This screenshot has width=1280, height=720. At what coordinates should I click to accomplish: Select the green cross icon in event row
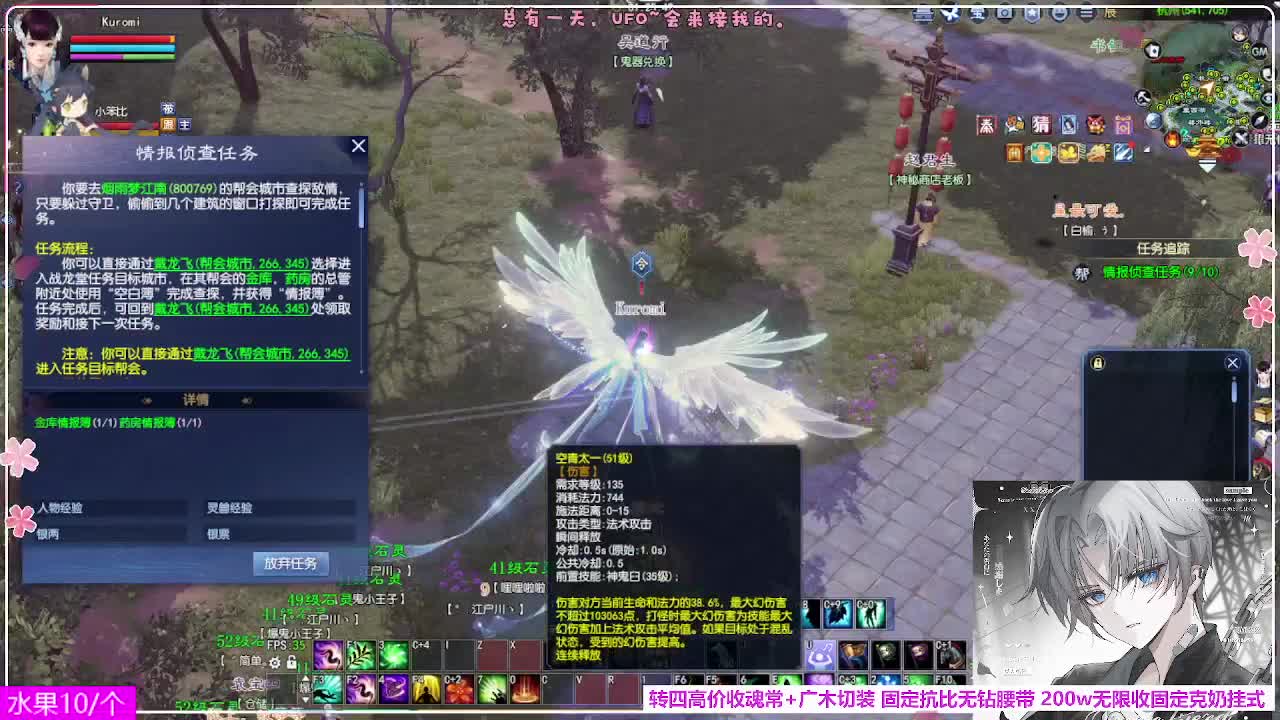(x=1042, y=152)
